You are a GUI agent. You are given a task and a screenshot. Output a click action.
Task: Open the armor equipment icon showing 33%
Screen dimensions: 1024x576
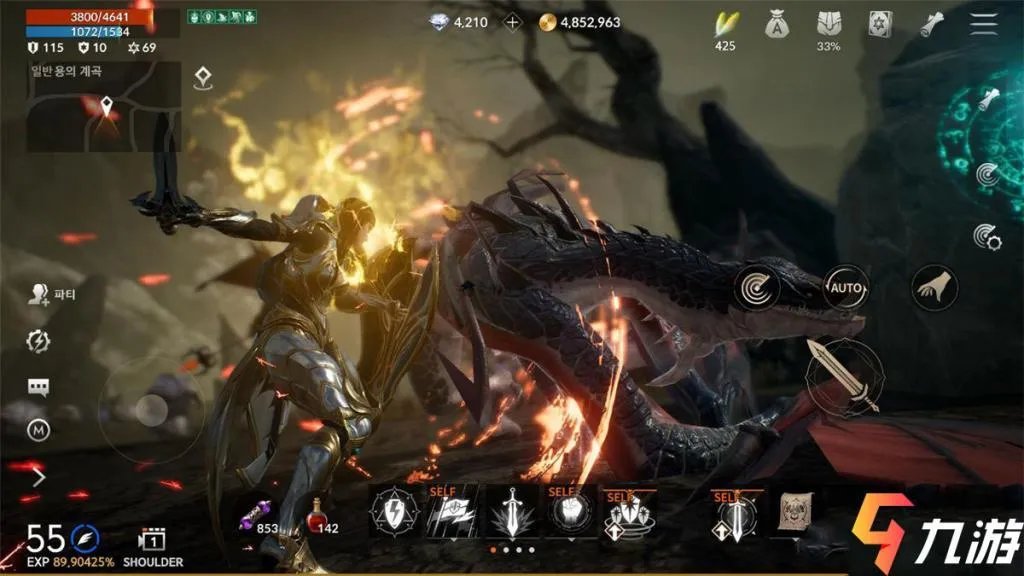[x=829, y=24]
